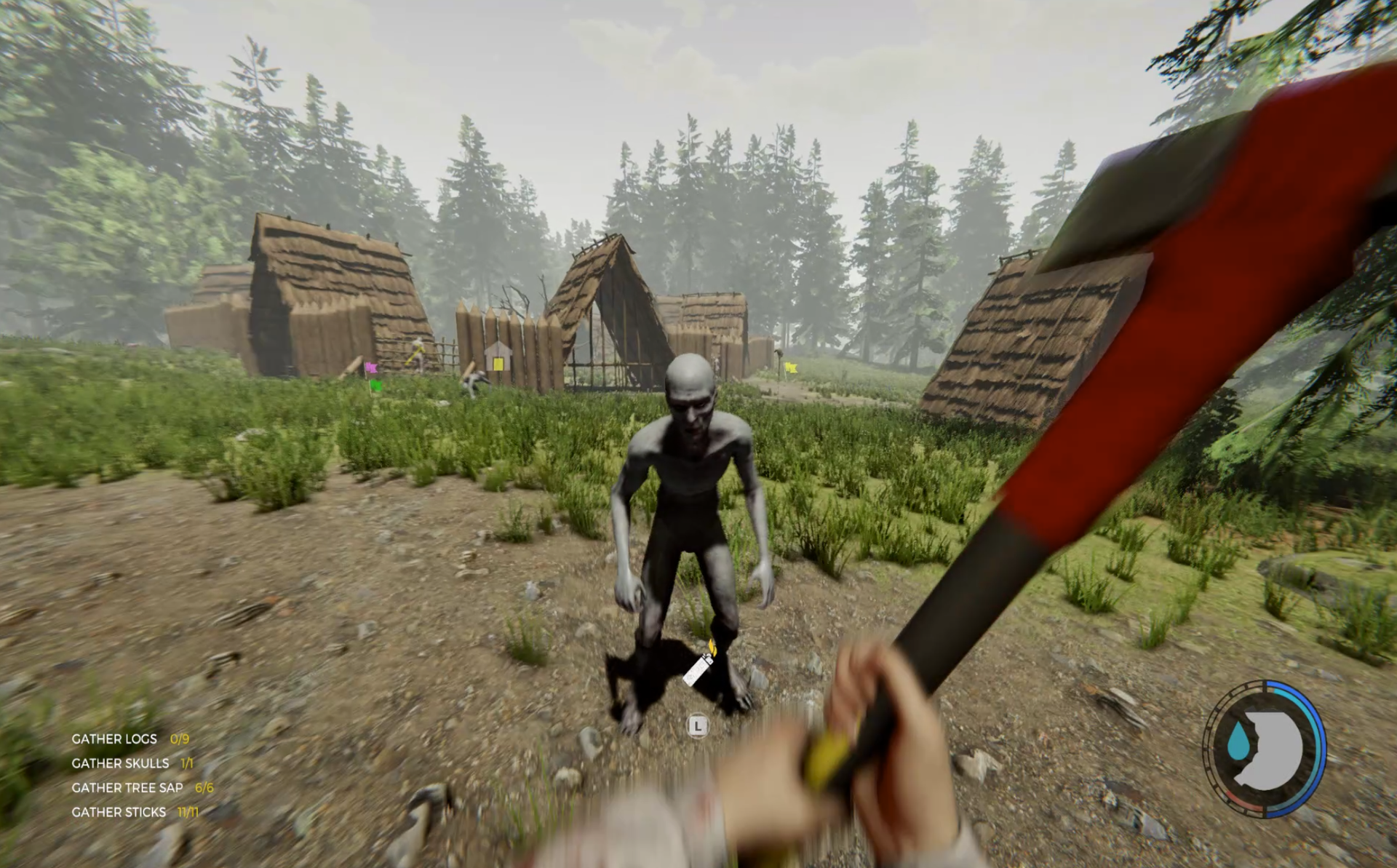Click the water drop thirst icon

click(x=1238, y=743)
